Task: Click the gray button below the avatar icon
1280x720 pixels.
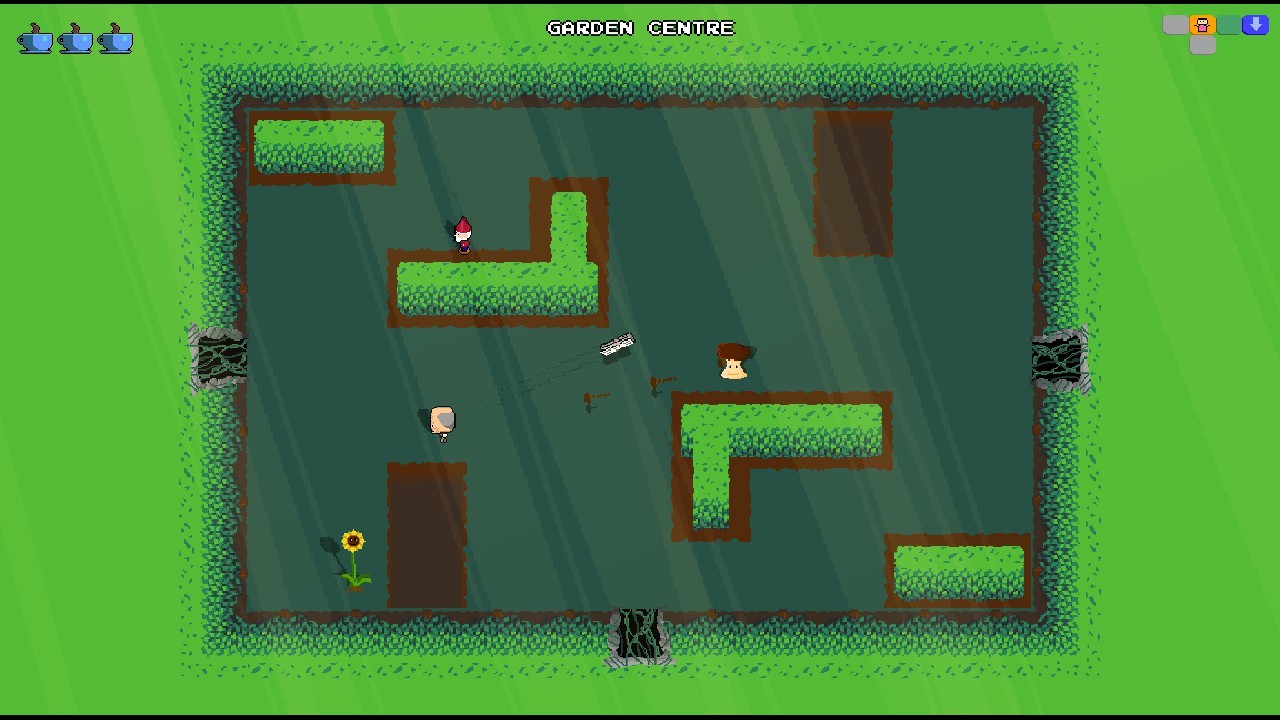Action: tap(1202, 45)
